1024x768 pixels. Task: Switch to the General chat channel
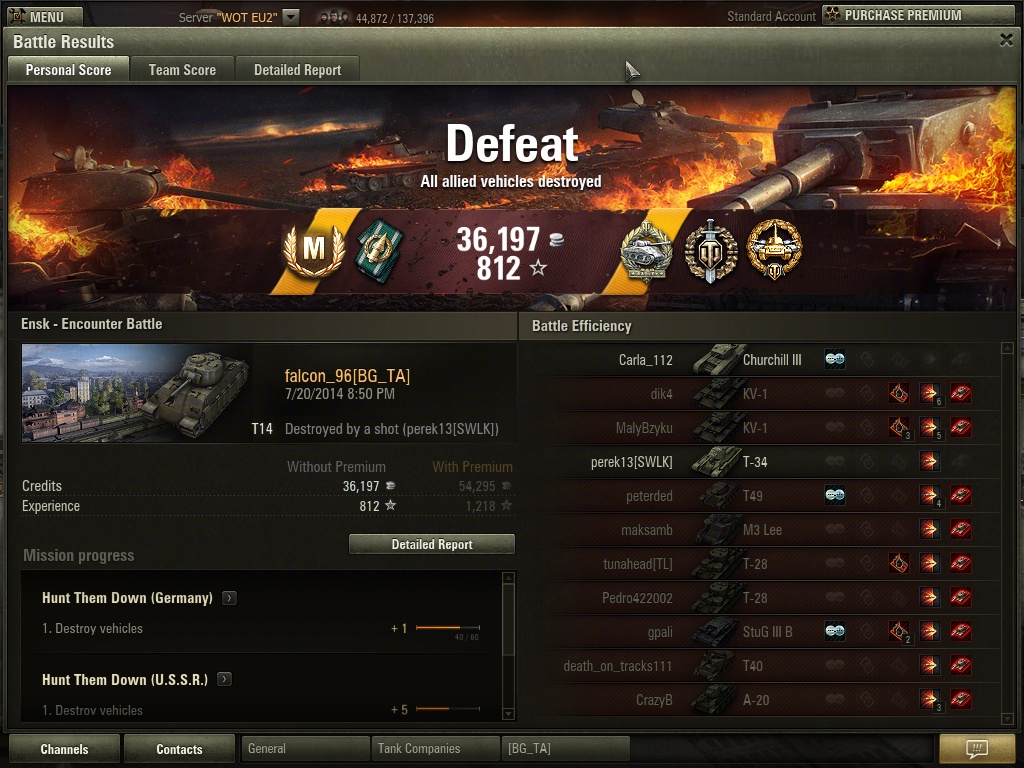coord(303,748)
